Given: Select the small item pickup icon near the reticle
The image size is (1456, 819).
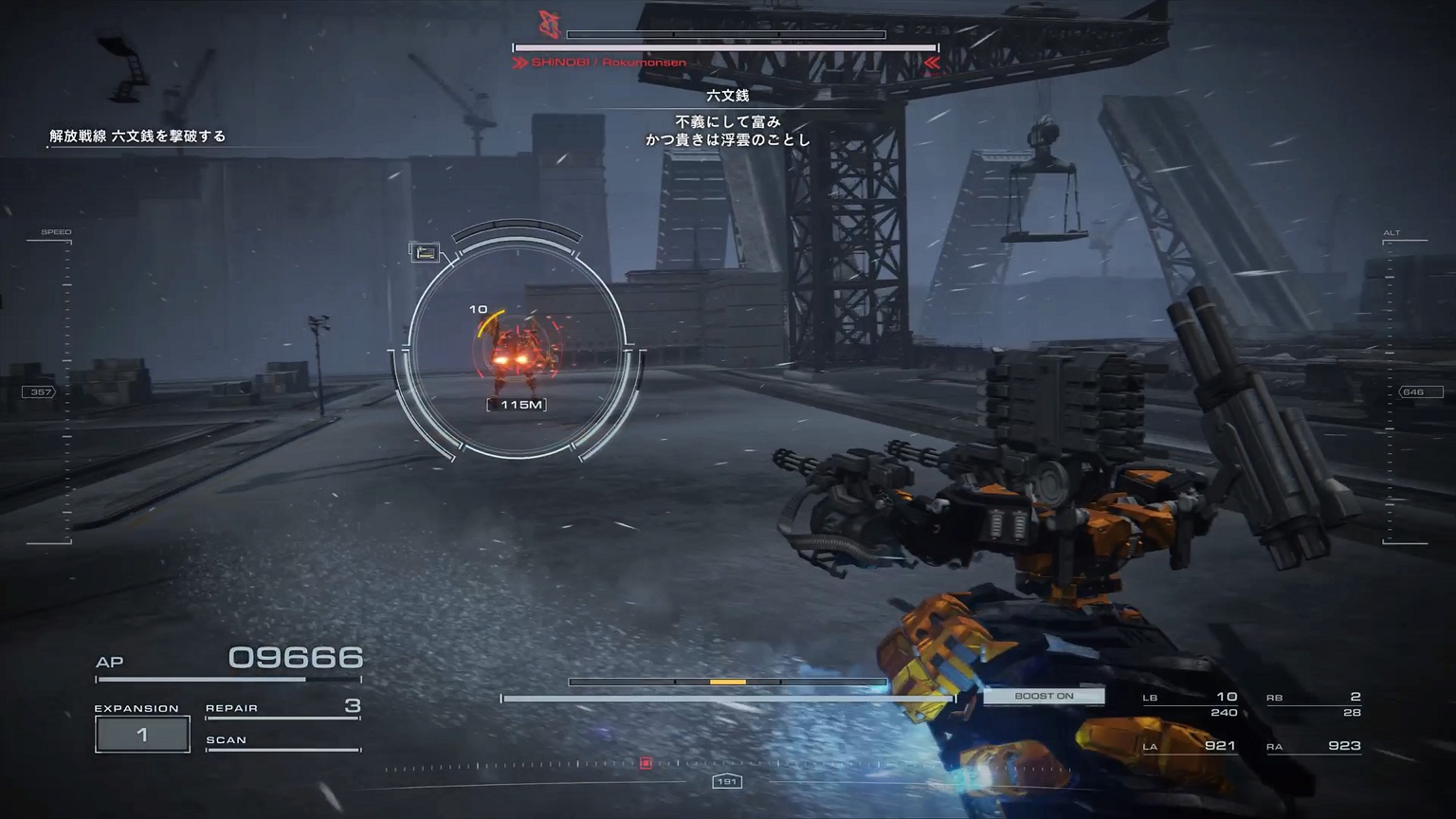Looking at the screenshot, I should click(x=426, y=253).
